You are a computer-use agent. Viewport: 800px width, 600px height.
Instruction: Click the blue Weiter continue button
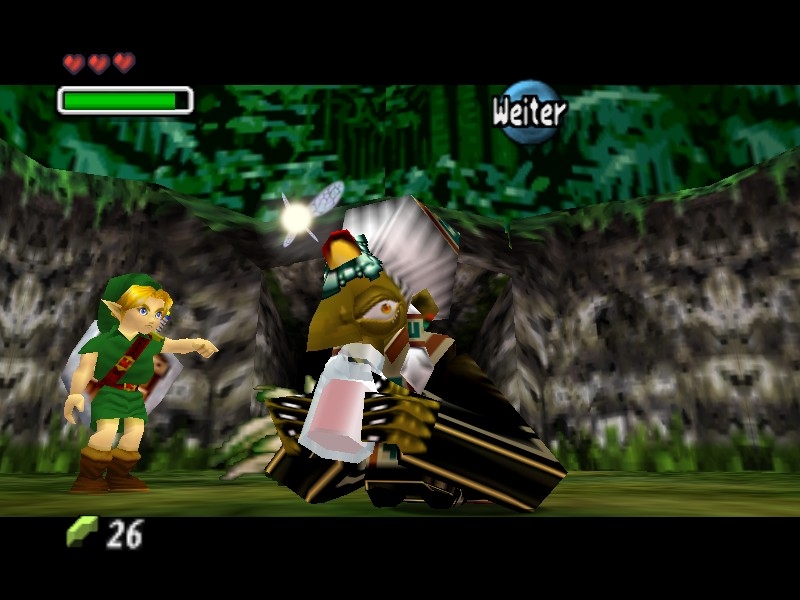click(x=529, y=112)
